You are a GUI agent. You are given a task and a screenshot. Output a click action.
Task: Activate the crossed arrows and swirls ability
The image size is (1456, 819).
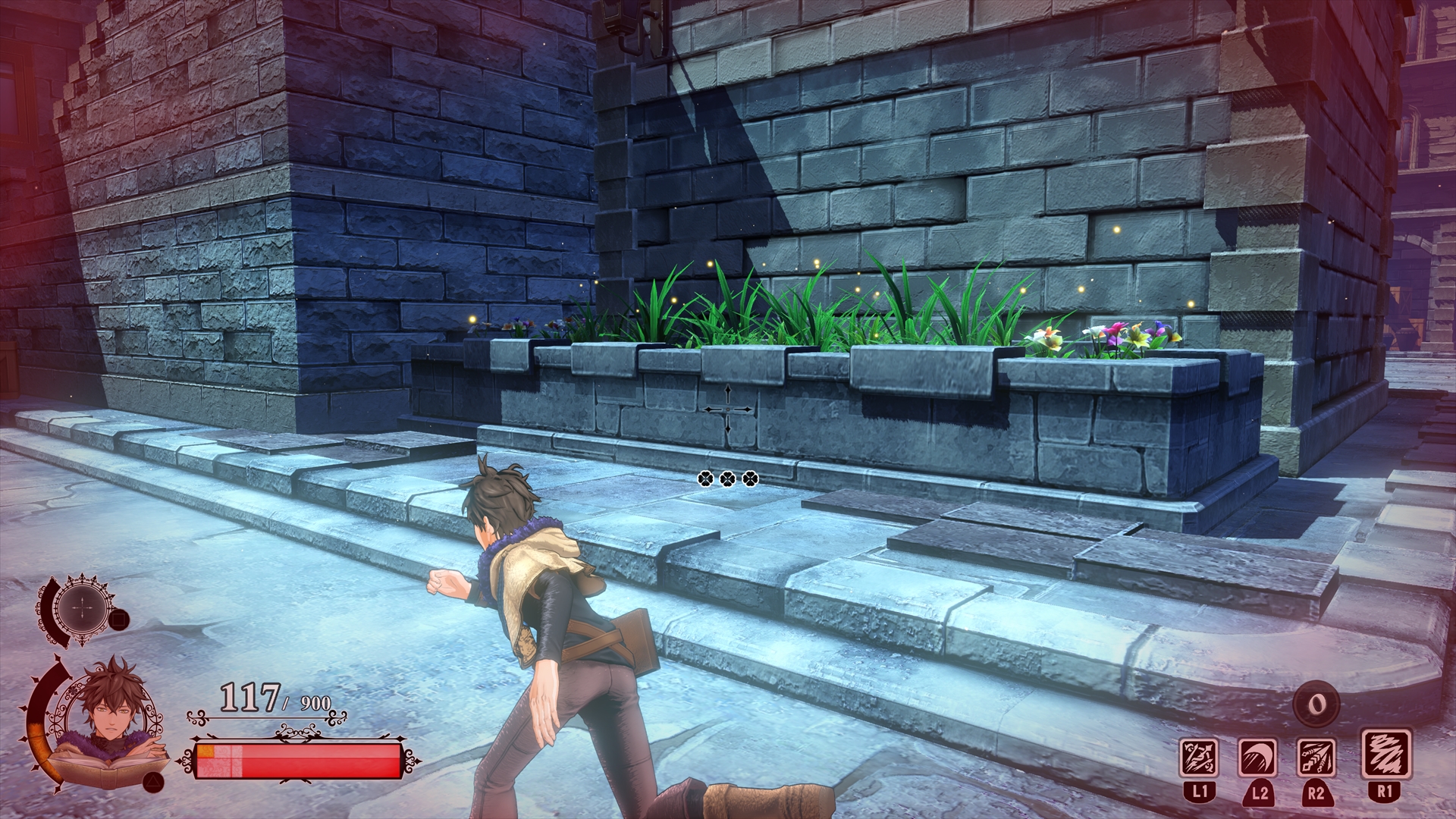pos(1199,758)
